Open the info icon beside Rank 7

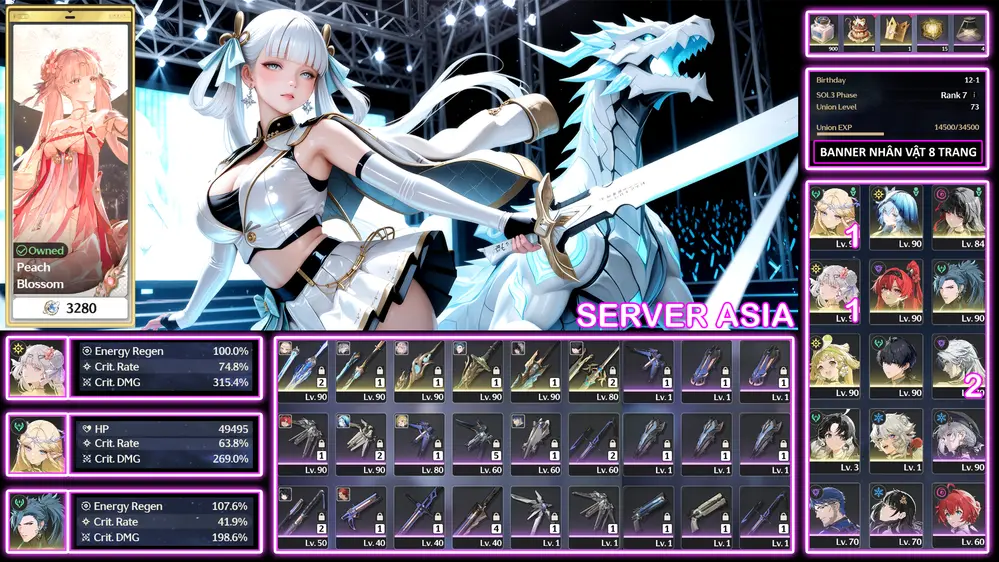(973, 95)
